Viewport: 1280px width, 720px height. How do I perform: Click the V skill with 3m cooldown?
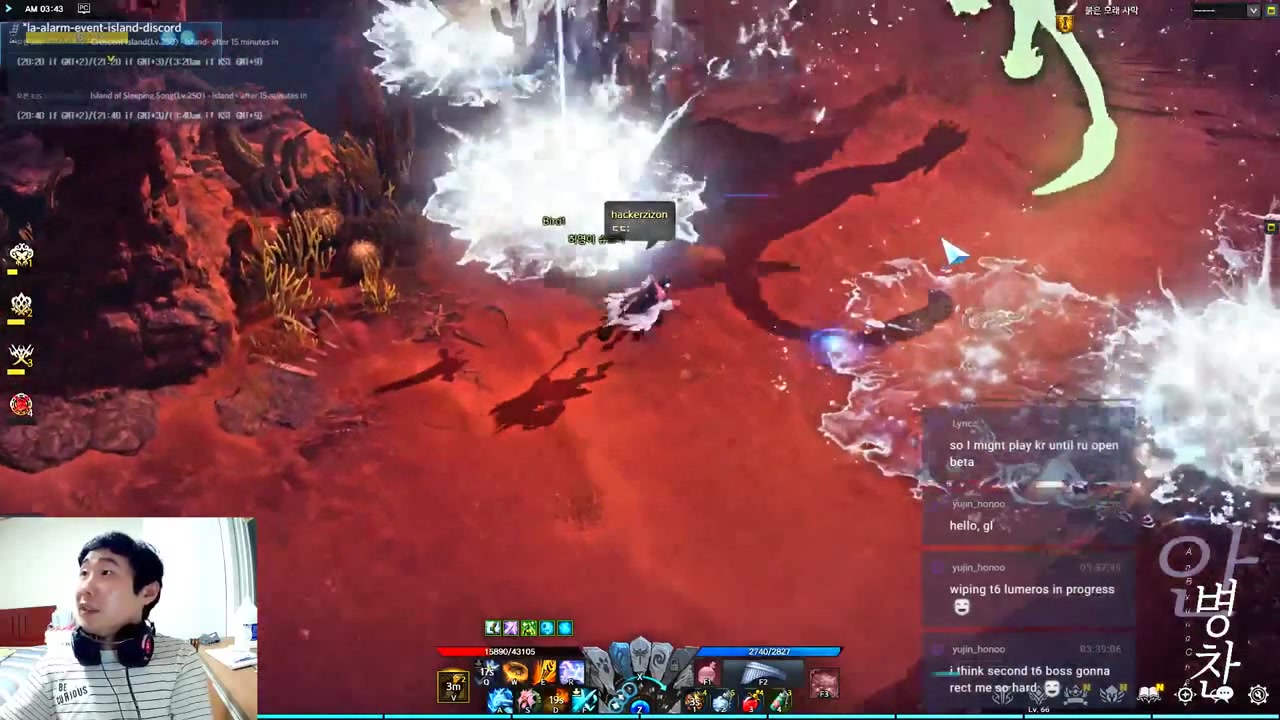(451, 687)
